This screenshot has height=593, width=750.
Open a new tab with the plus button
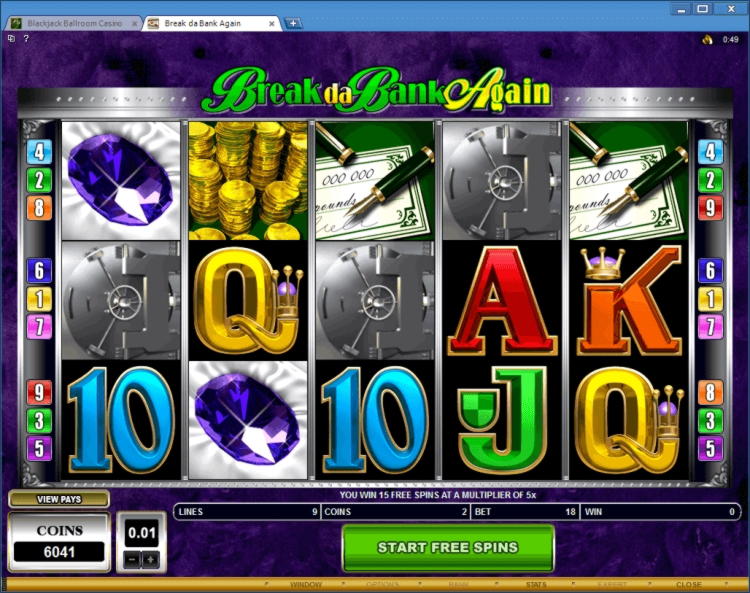[x=293, y=22]
